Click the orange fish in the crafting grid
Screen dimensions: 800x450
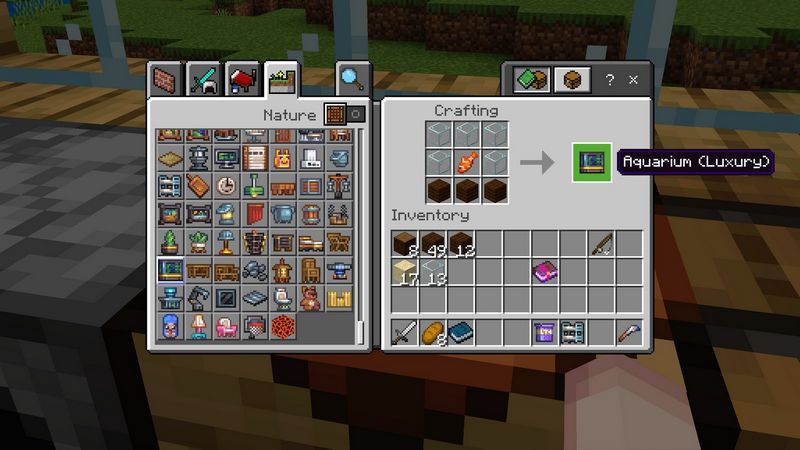[x=464, y=161]
